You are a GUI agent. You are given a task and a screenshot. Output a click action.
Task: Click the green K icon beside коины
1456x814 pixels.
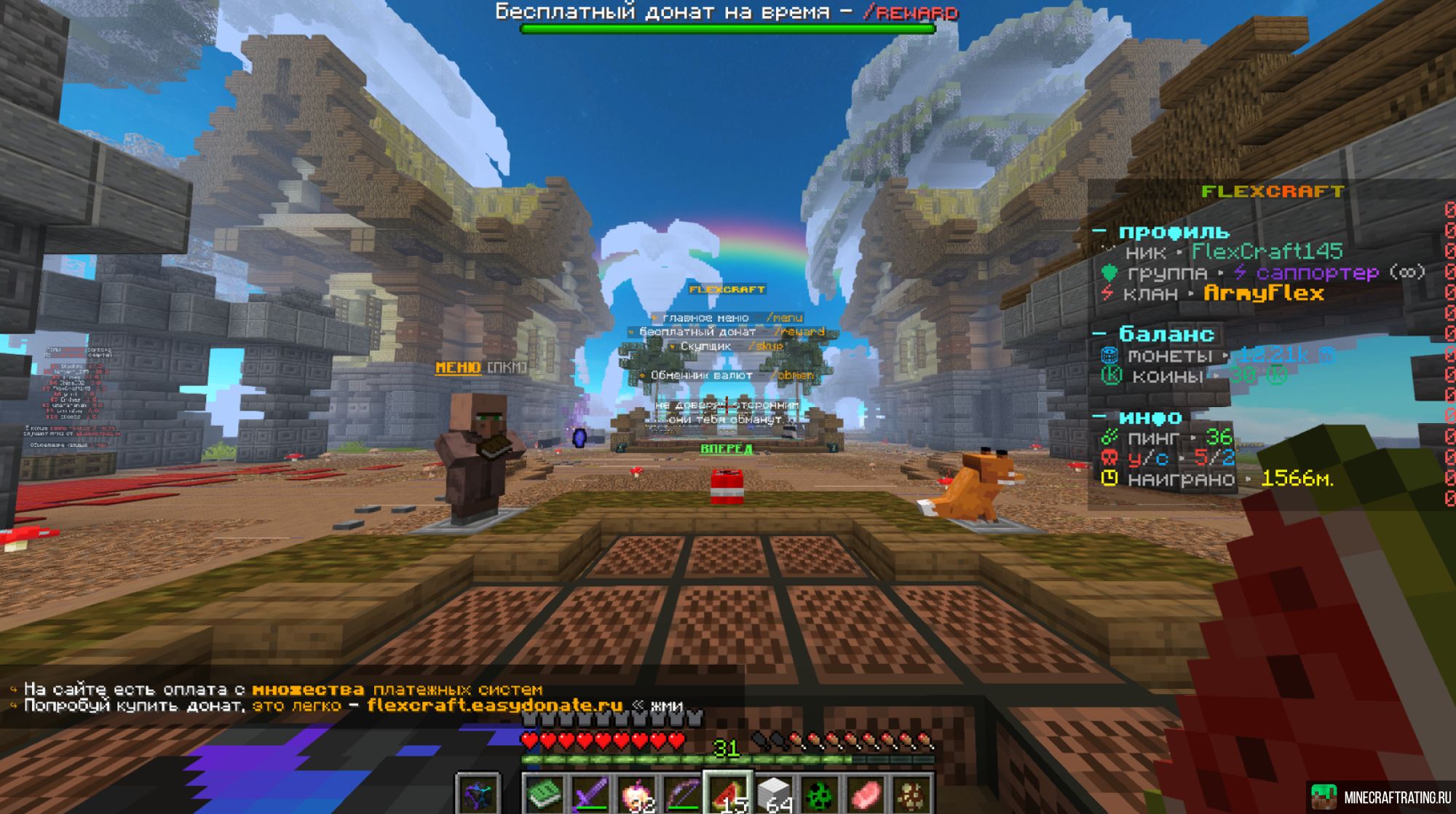click(1112, 376)
